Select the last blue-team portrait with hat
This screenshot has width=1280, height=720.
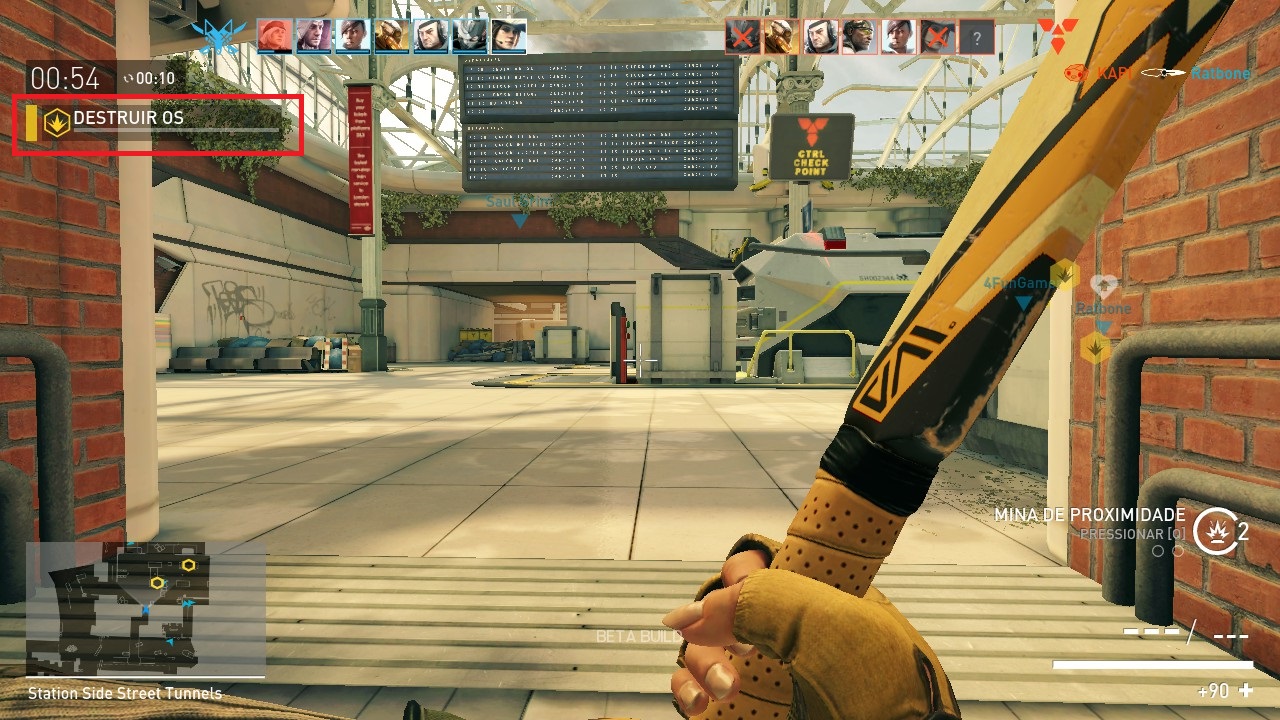508,37
